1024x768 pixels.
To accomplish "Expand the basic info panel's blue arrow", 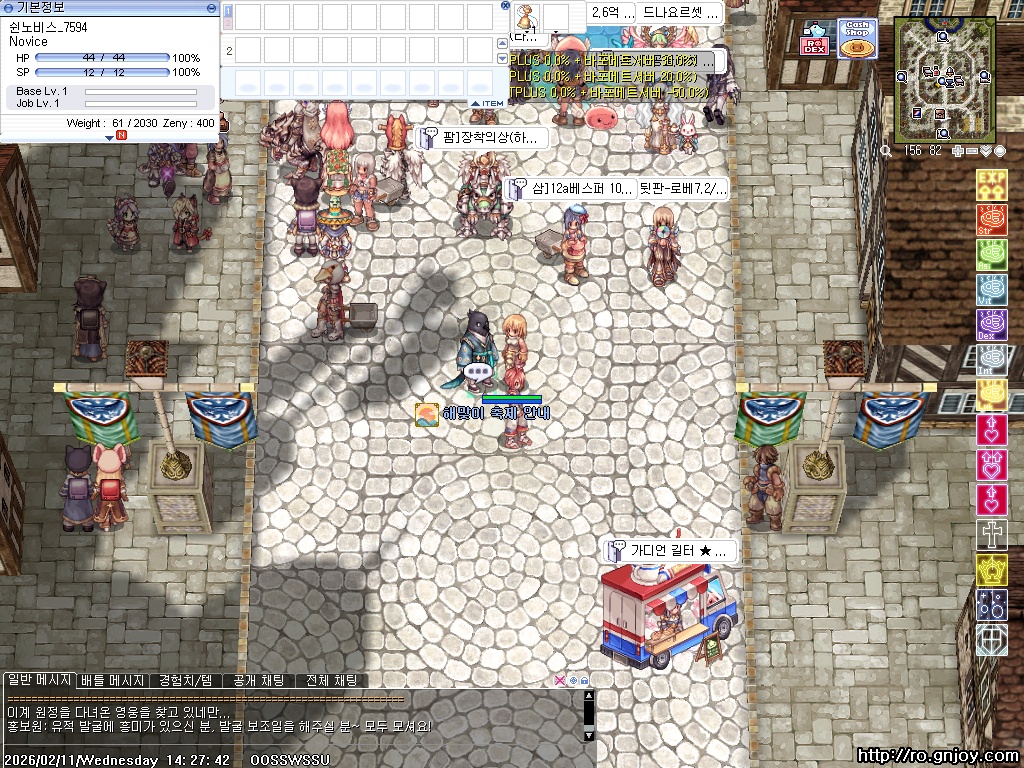I will click(x=110, y=138).
